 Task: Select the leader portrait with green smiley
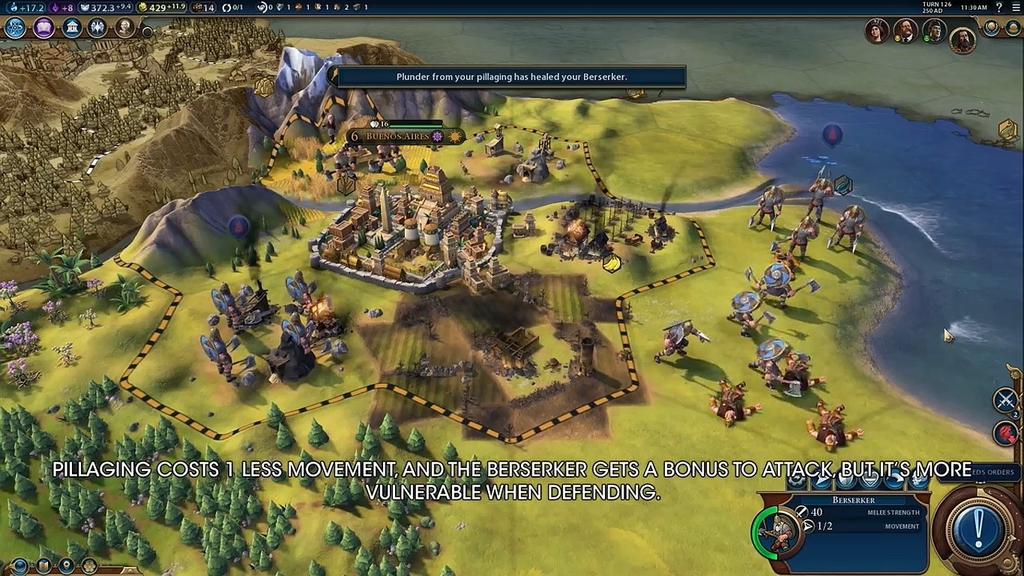(934, 31)
